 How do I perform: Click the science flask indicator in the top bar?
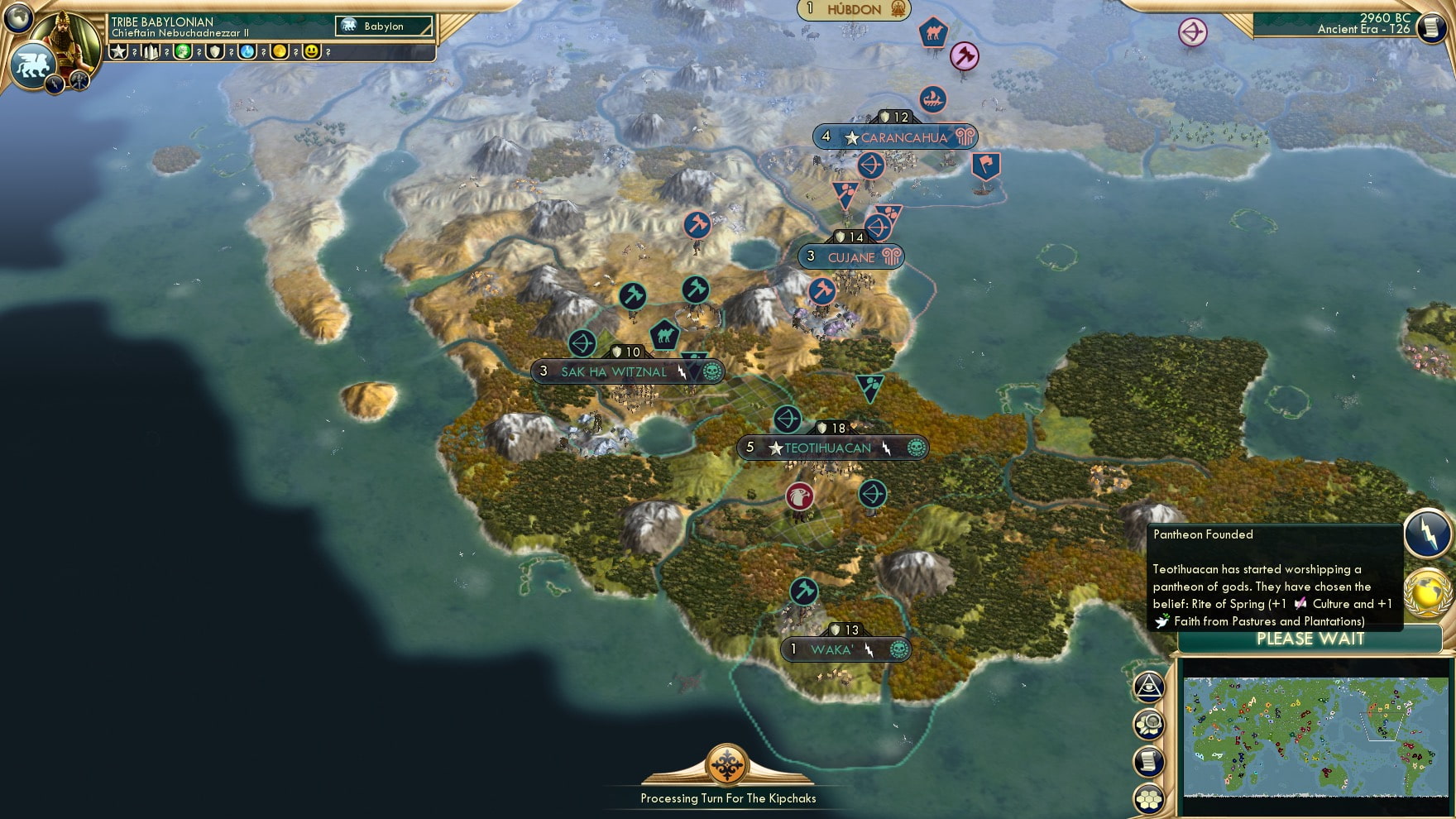(248, 53)
